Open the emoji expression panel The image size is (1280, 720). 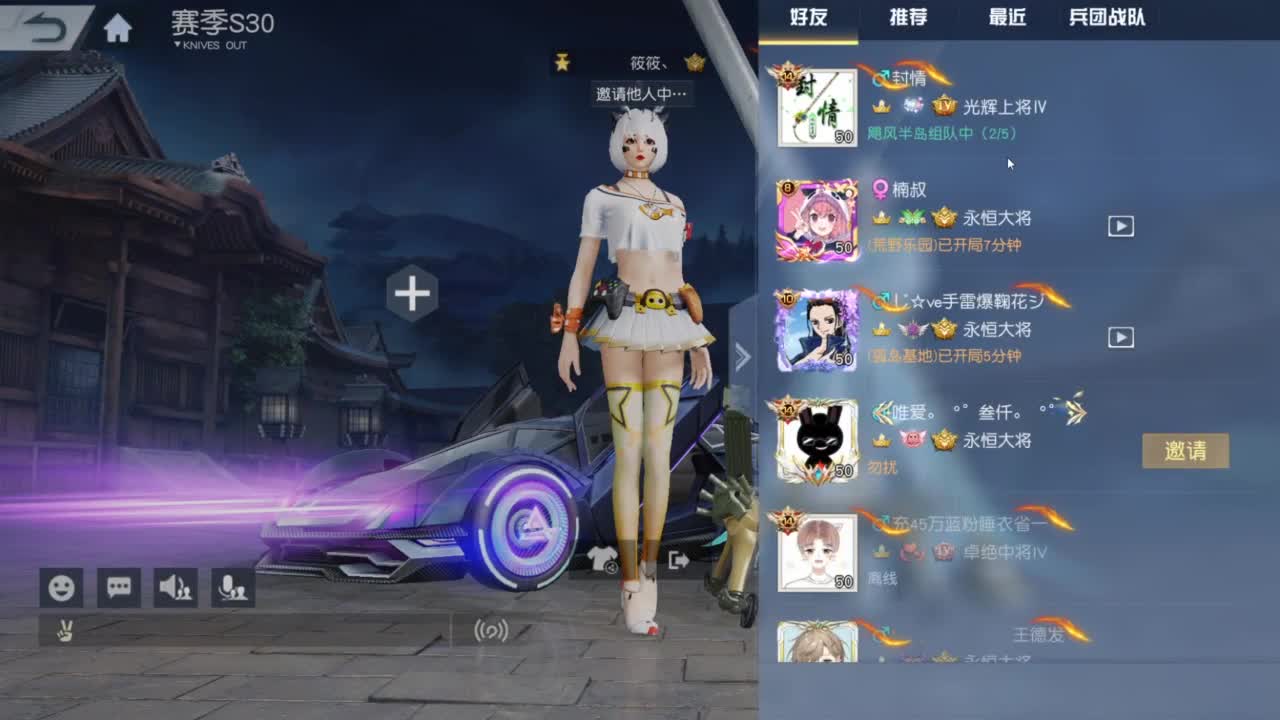(x=60, y=587)
